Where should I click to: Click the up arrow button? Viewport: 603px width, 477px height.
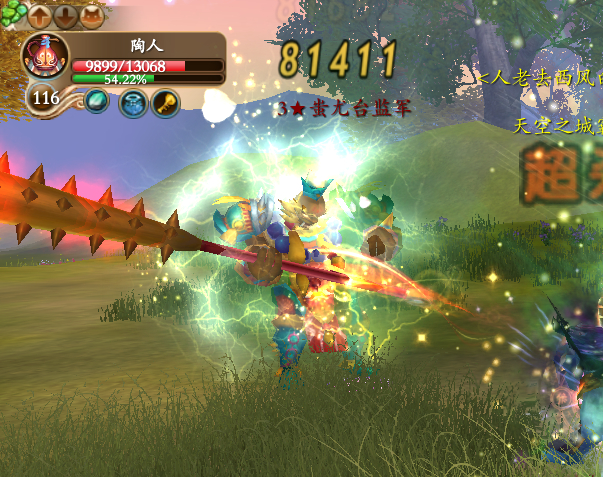tap(40, 16)
